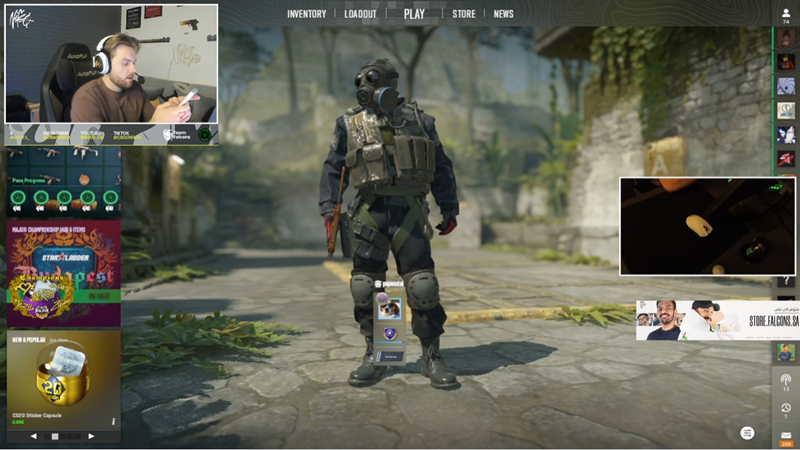Click the Store.Falcons.sa ad banner

[717, 321]
